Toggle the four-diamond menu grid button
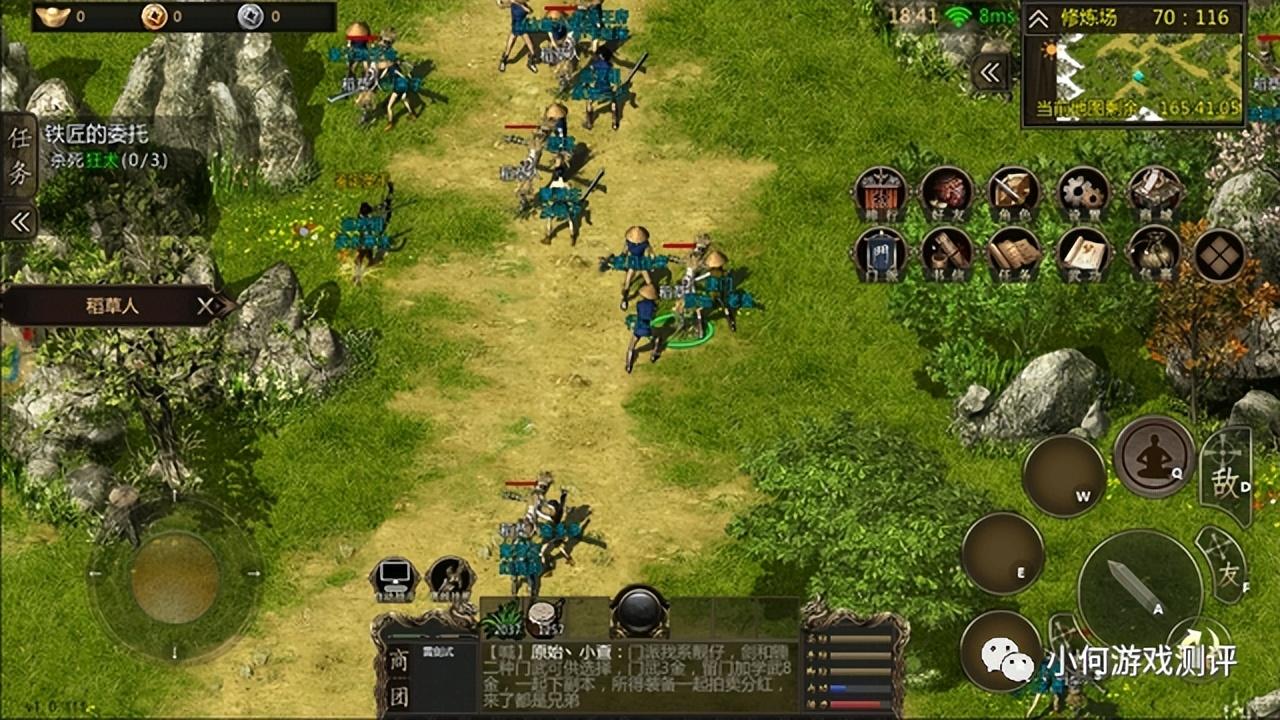Viewport: 1280px width, 720px height. (1220, 254)
